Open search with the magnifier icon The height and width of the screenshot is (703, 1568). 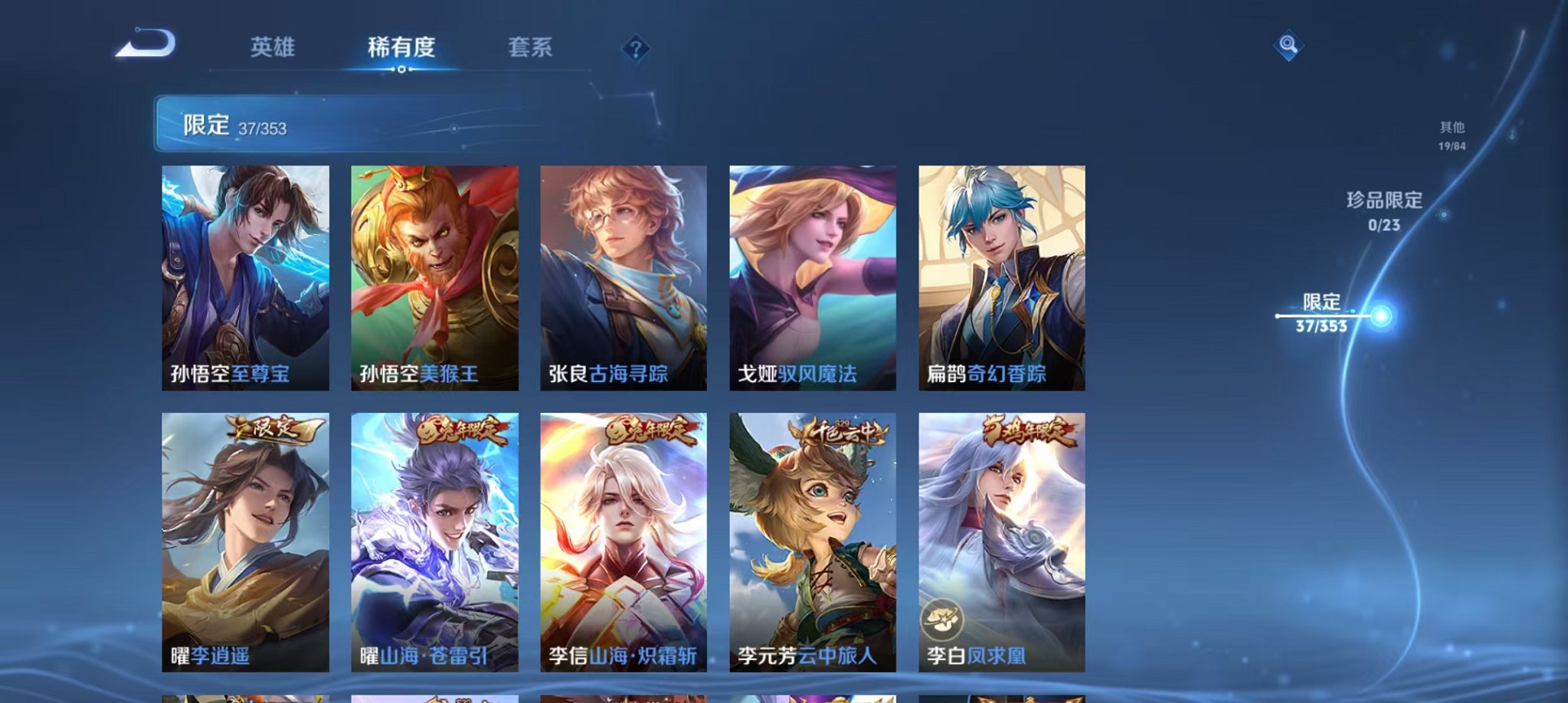[x=1288, y=47]
